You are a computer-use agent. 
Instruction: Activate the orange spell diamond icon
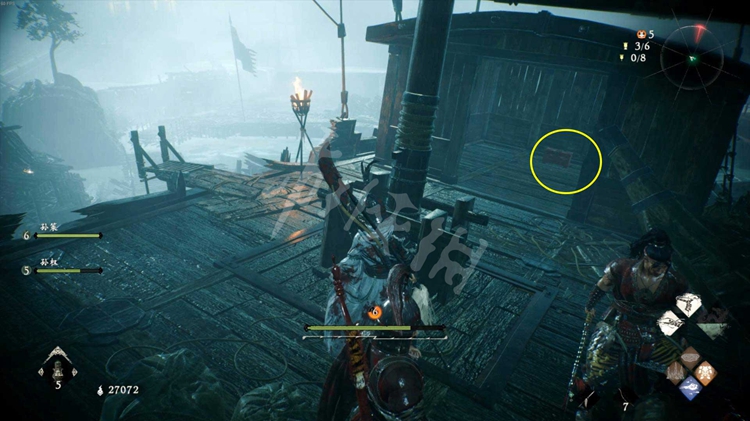(707, 372)
